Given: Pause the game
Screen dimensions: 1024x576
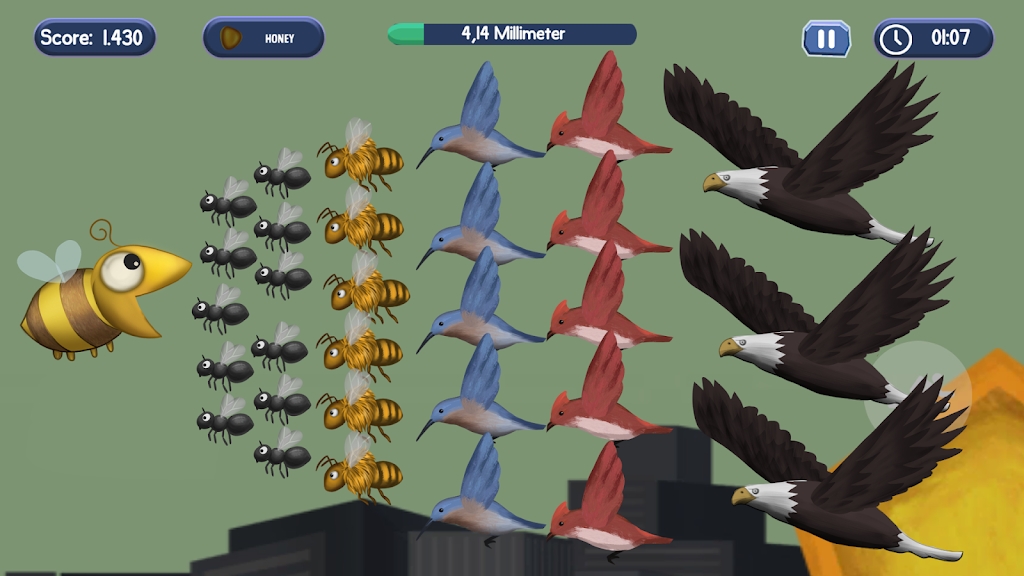Looking at the screenshot, I should click(826, 39).
